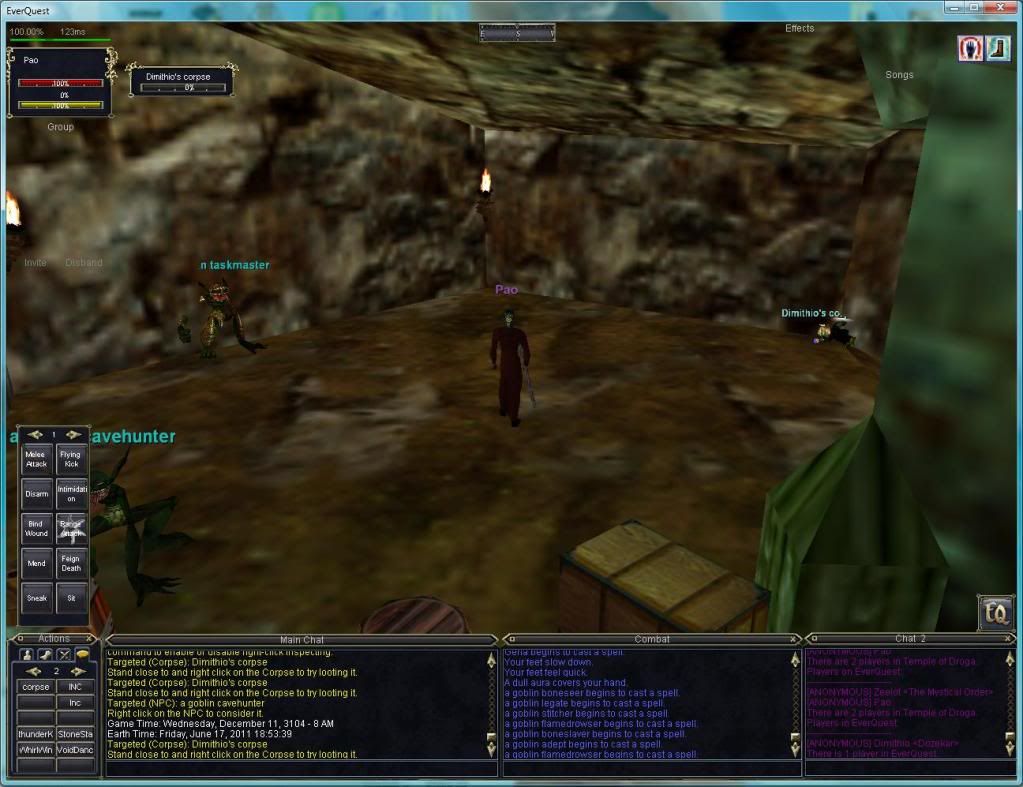This screenshot has height=787, width=1023.
Task: Select Dimithio's corpse target window
Action: point(182,80)
